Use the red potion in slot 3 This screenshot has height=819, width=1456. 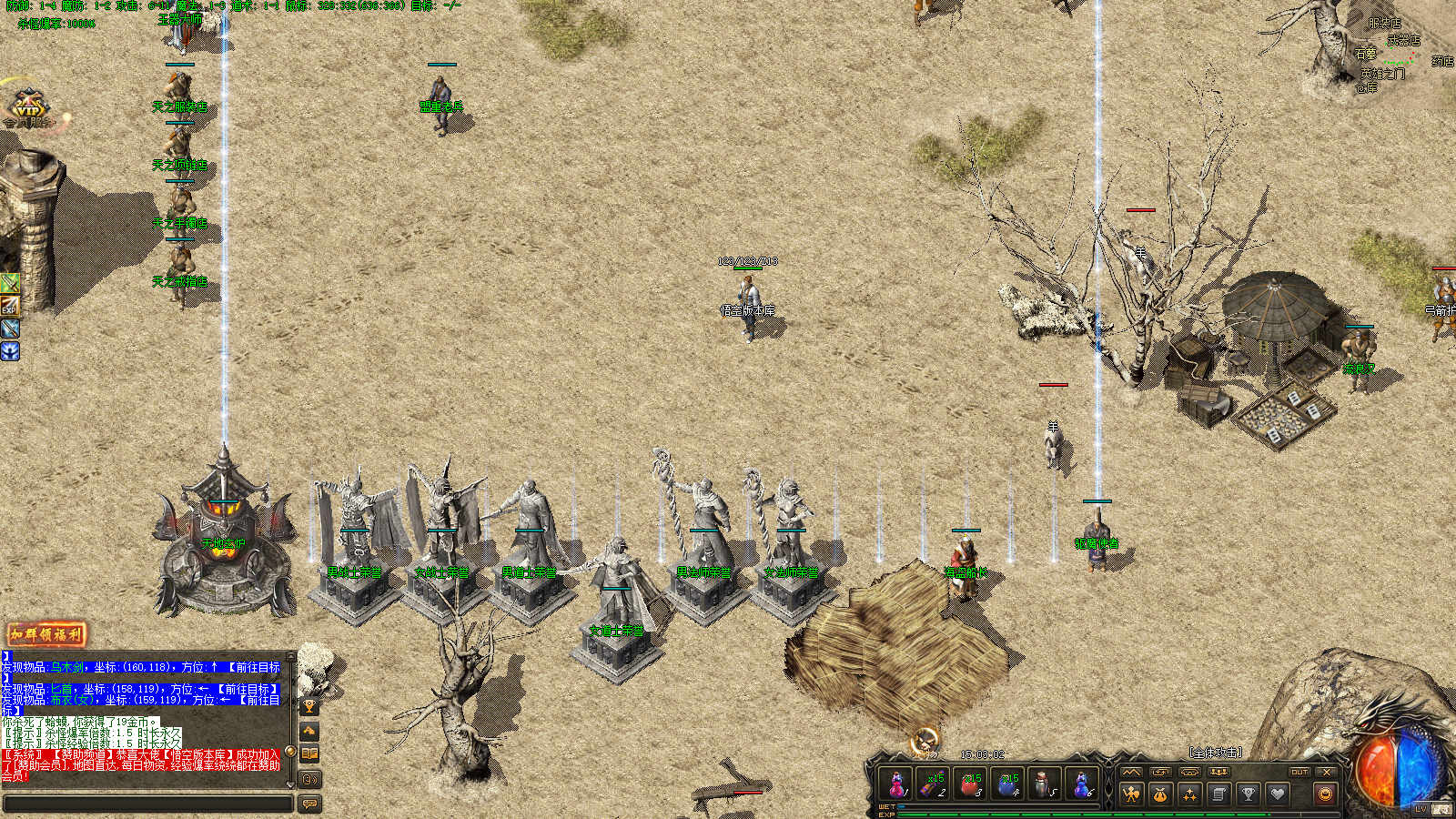[971, 784]
